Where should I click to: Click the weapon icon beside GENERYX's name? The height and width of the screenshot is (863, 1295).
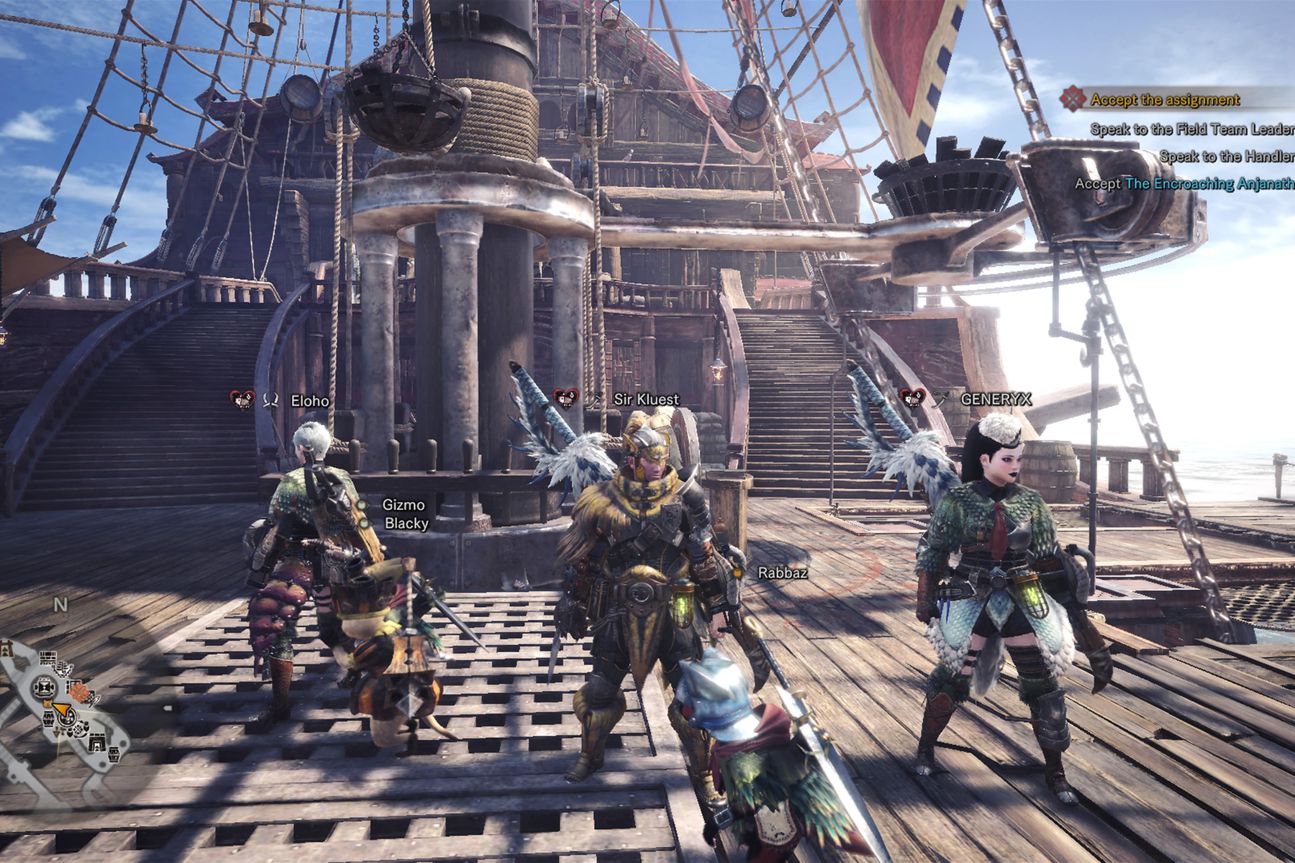[938, 397]
